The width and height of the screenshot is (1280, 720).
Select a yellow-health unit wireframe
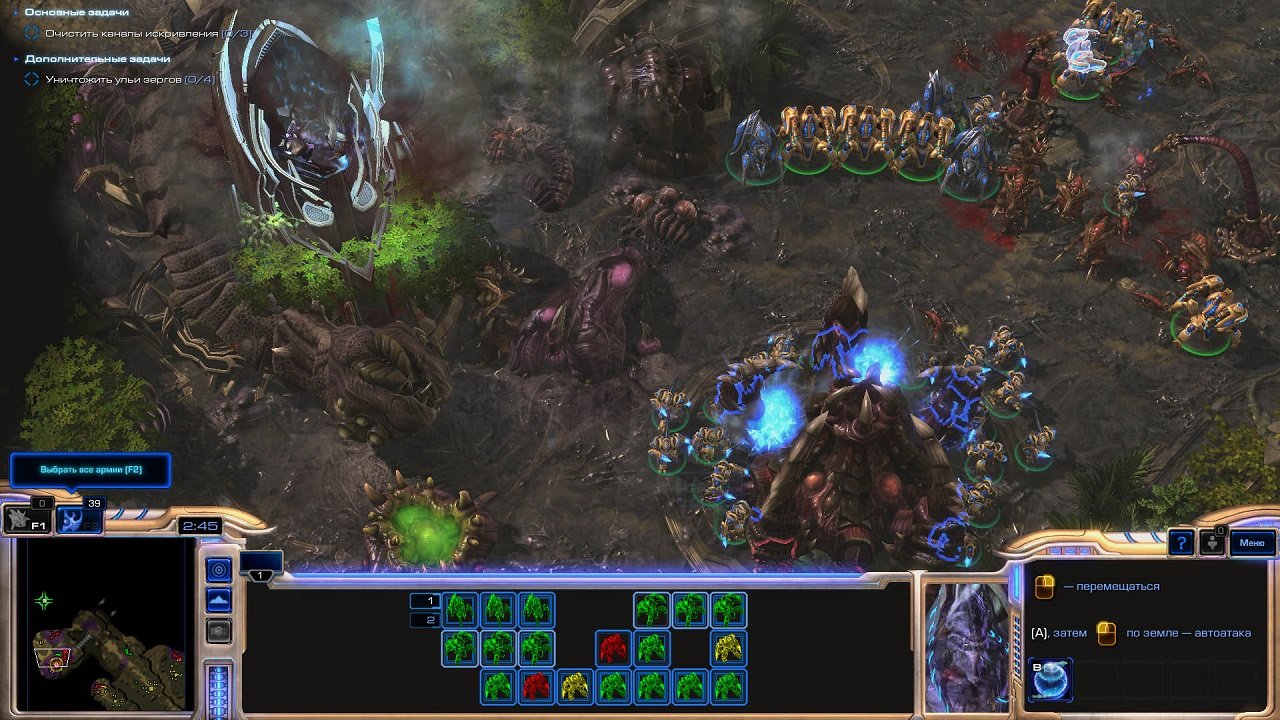click(x=728, y=646)
